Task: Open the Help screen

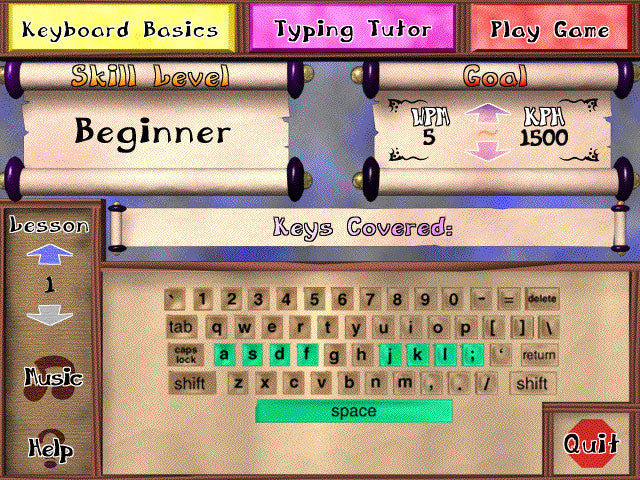Action: point(50,447)
